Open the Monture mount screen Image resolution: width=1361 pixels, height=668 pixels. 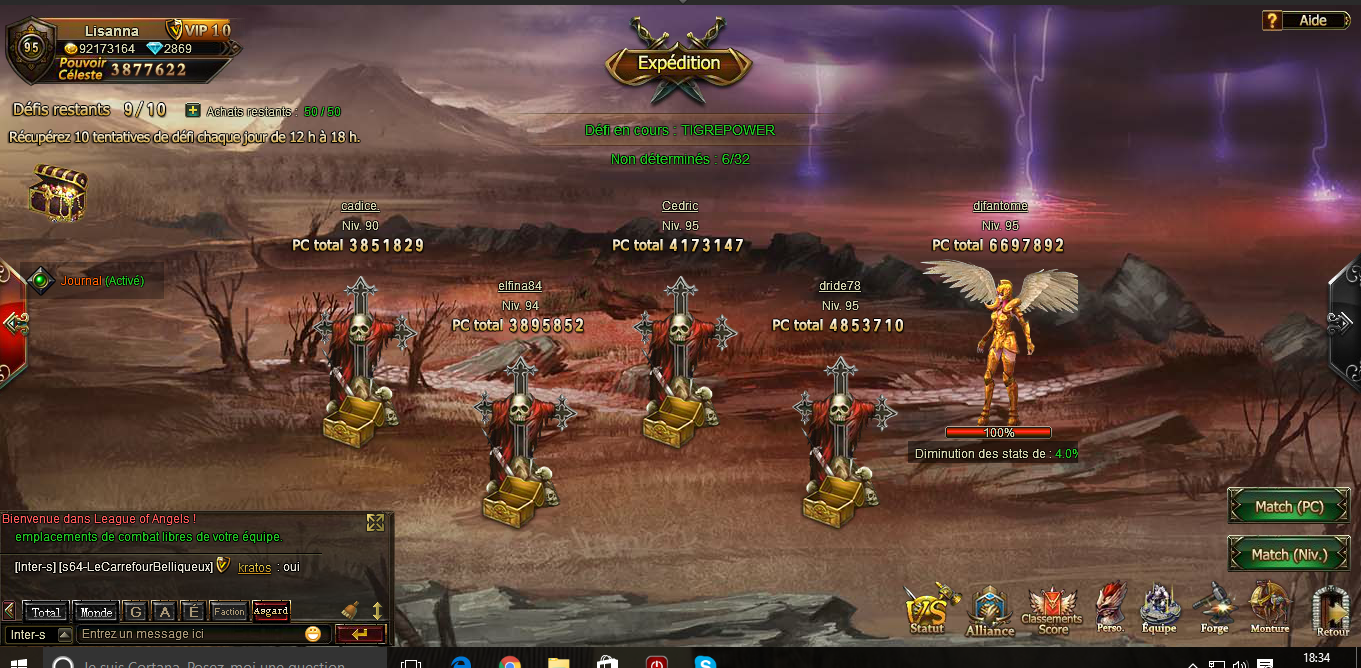[1270, 608]
